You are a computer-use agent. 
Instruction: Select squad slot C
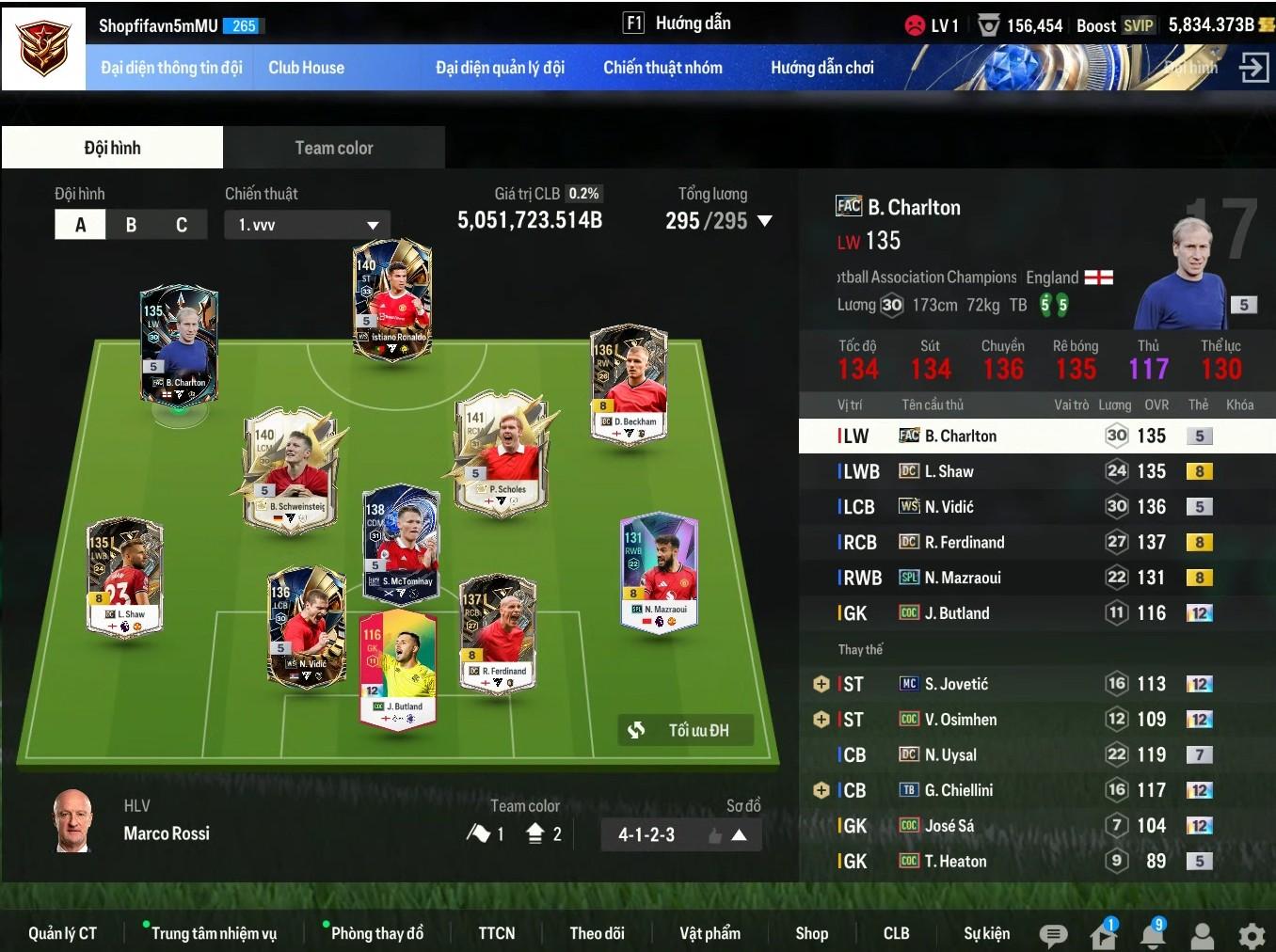[182, 225]
